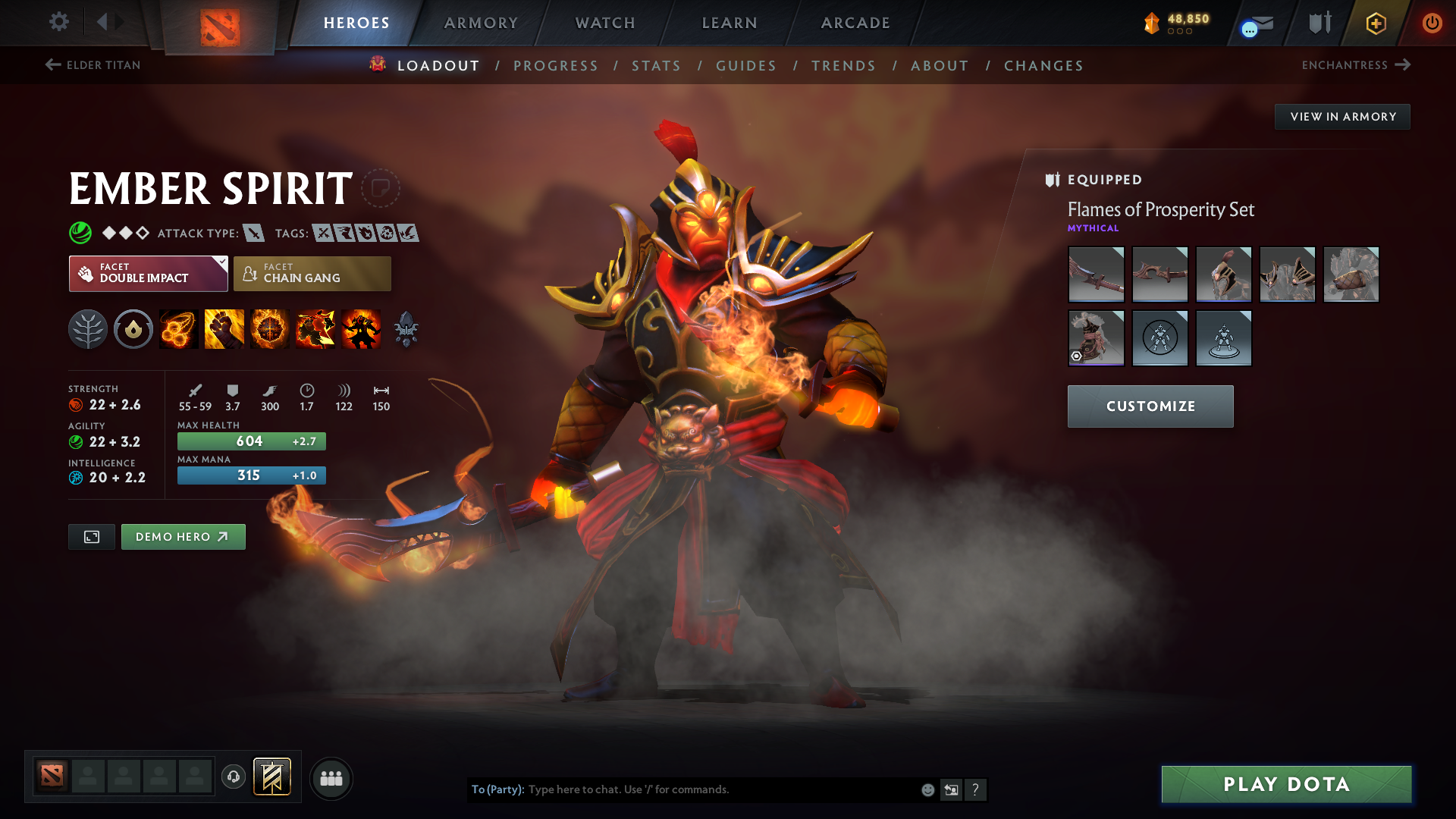
Task: Quit the game with power button
Action: pos(1432,23)
